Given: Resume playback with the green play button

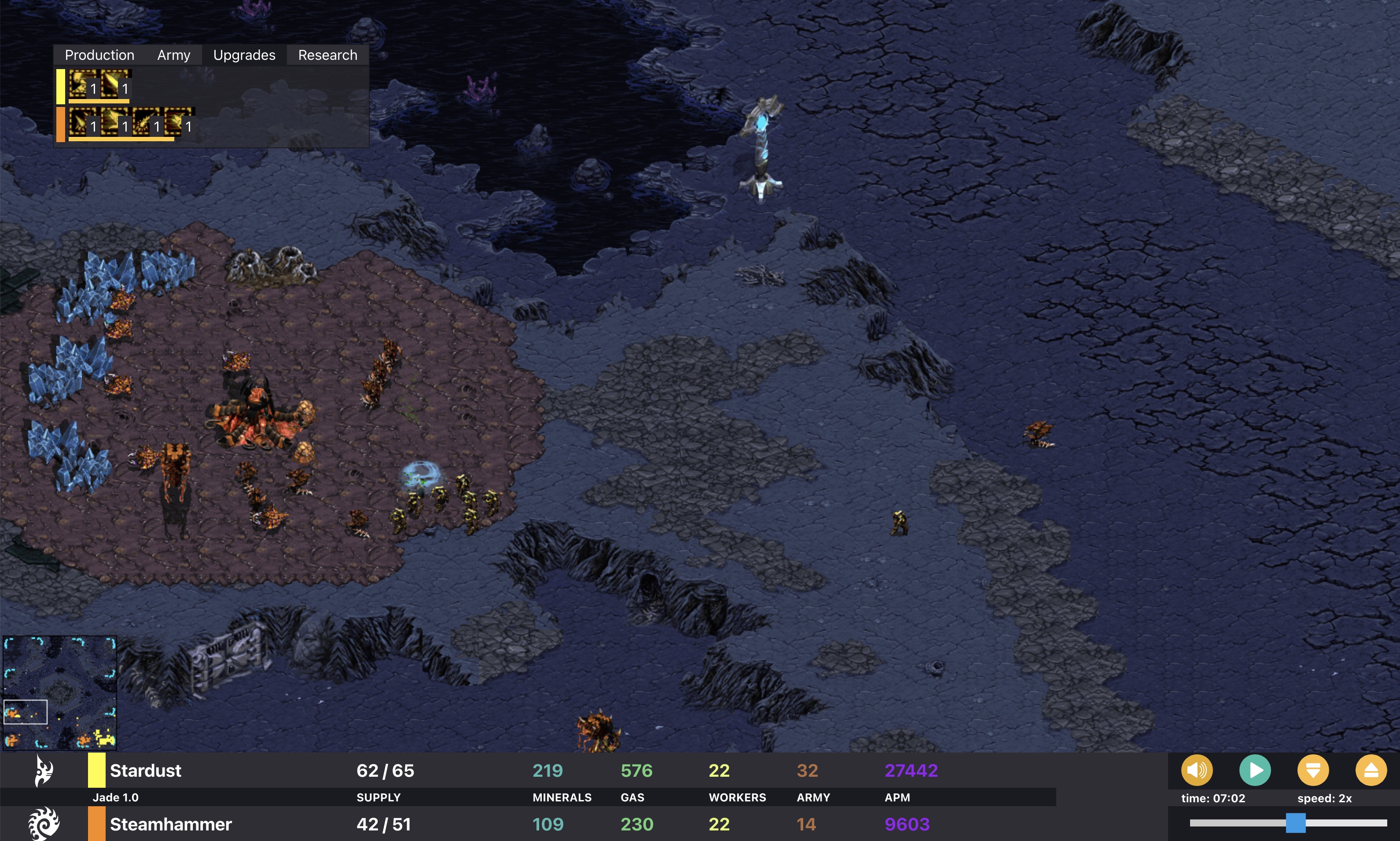Looking at the screenshot, I should 1255,770.
